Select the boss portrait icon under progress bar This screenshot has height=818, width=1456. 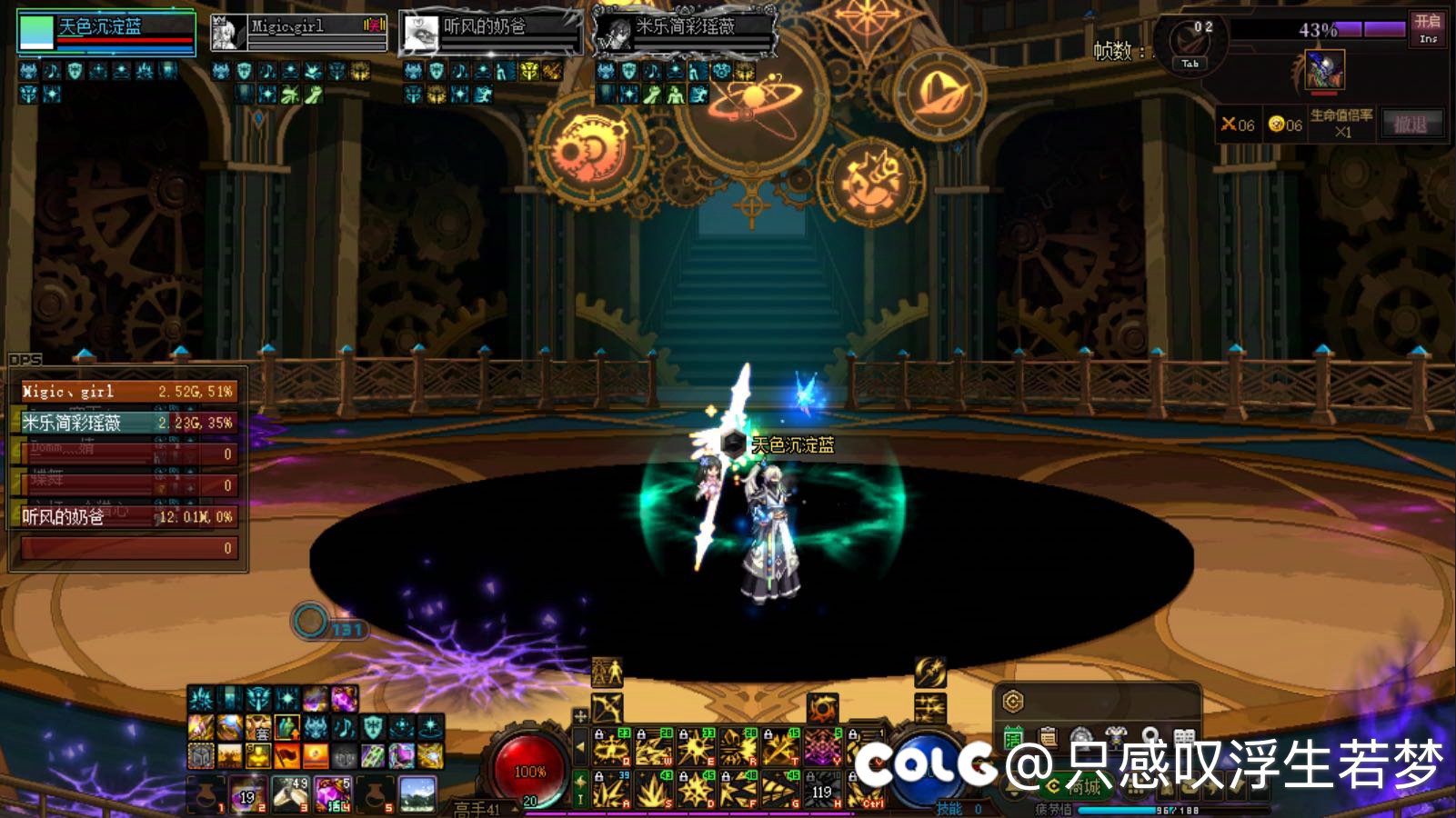click(1324, 70)
